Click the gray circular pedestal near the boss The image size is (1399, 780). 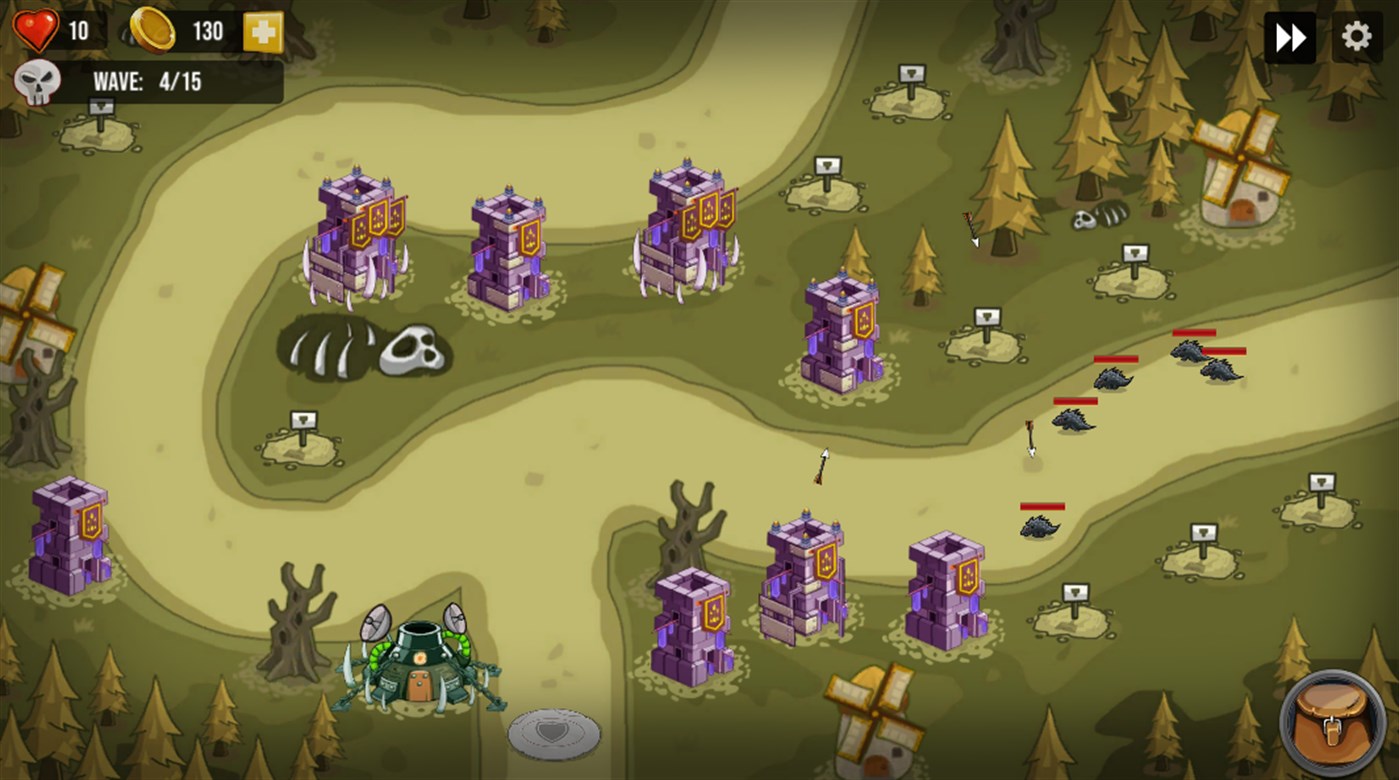553,733
